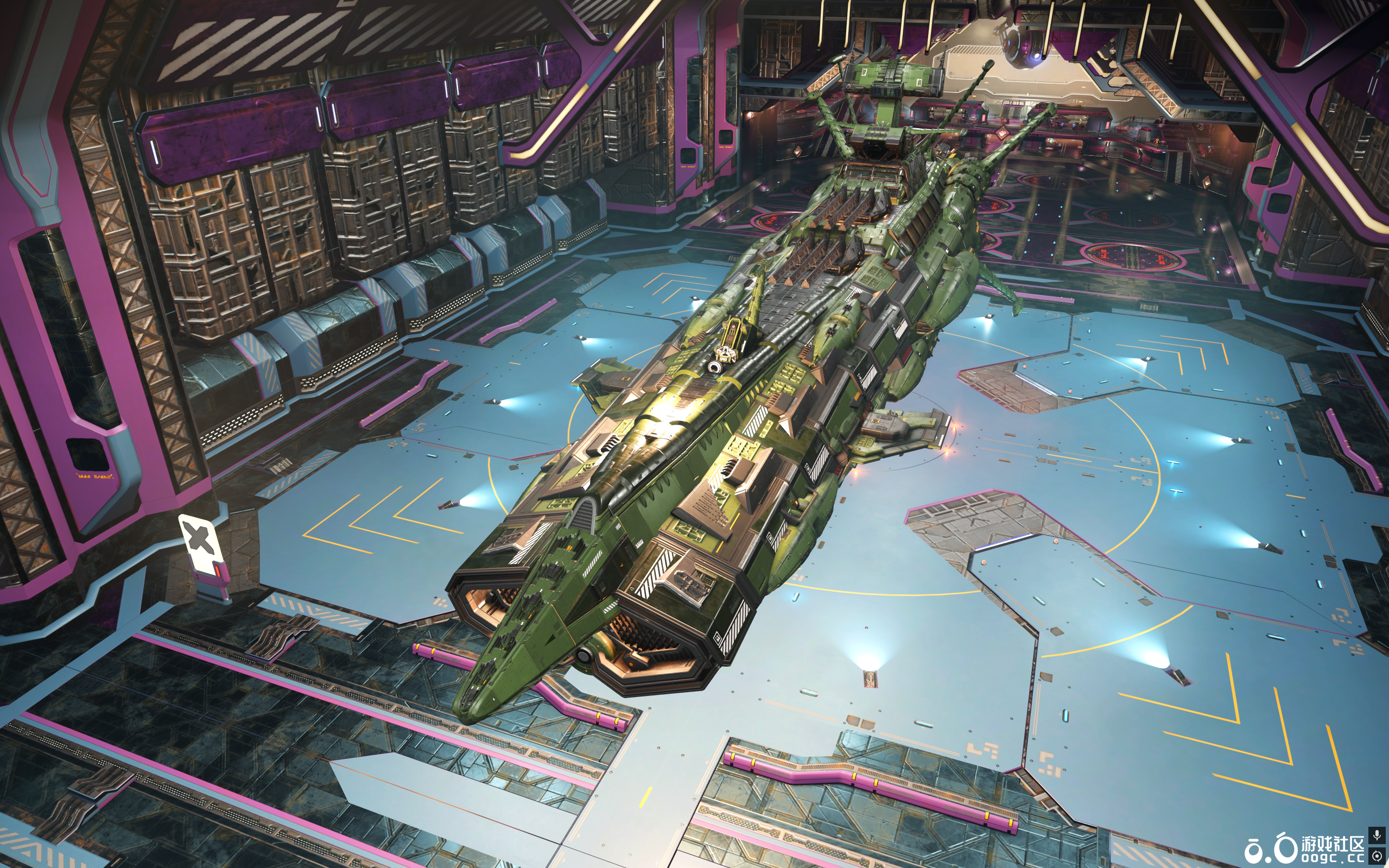Click the instant replay overlay icon

click(1377, 856)
